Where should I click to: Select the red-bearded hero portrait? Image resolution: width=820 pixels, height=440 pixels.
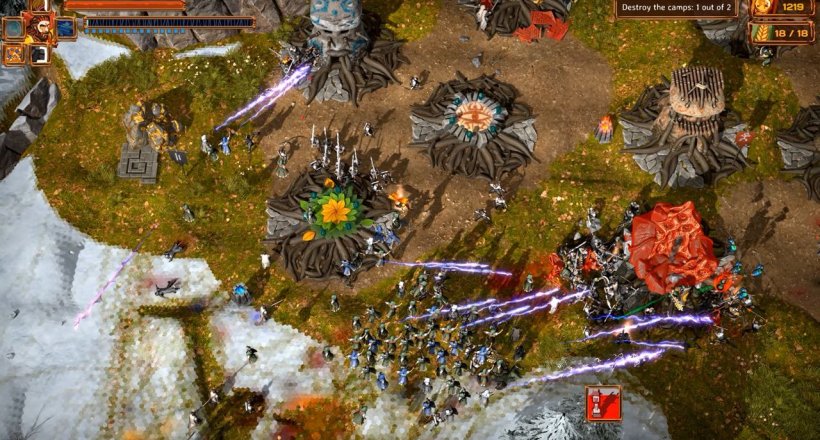[x=40, y=25]
